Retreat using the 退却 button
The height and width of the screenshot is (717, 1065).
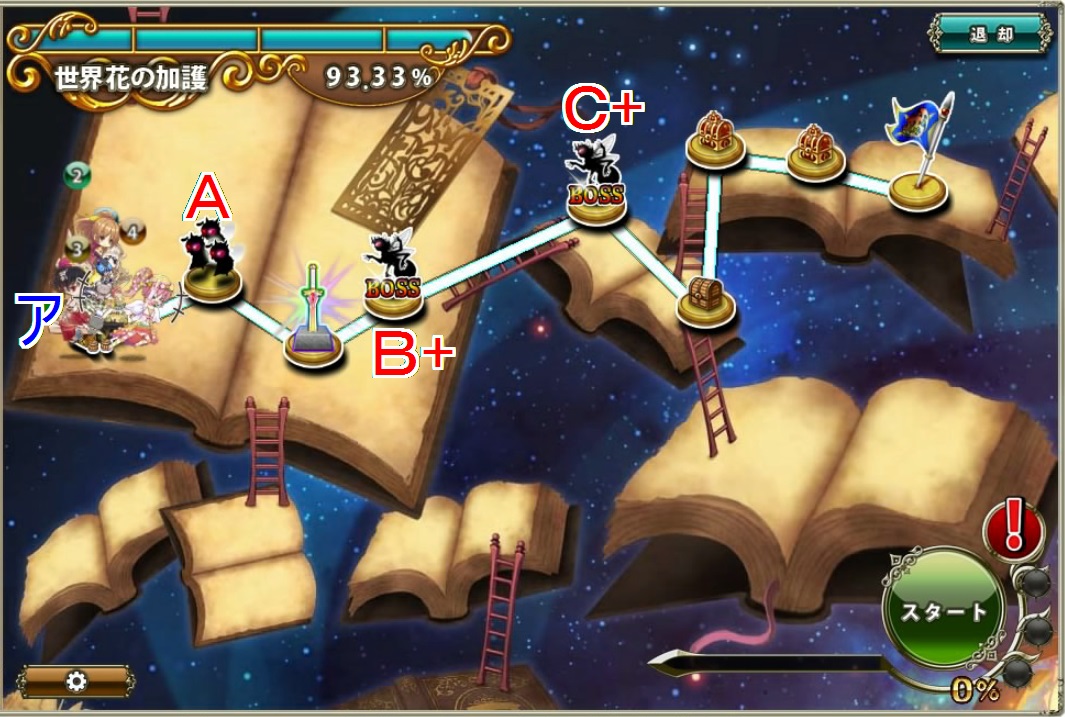coord(991,33)
